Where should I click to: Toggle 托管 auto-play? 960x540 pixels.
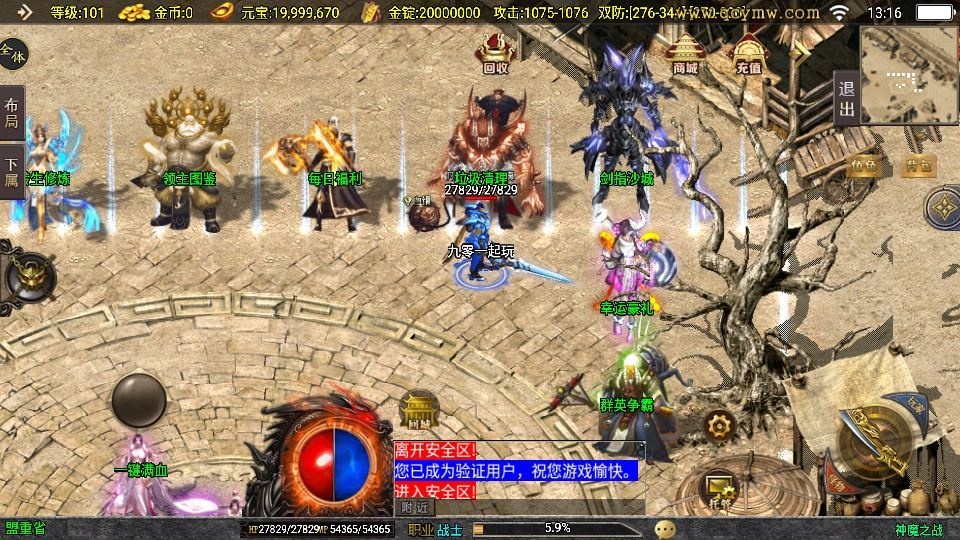click(x=721, y=487)
